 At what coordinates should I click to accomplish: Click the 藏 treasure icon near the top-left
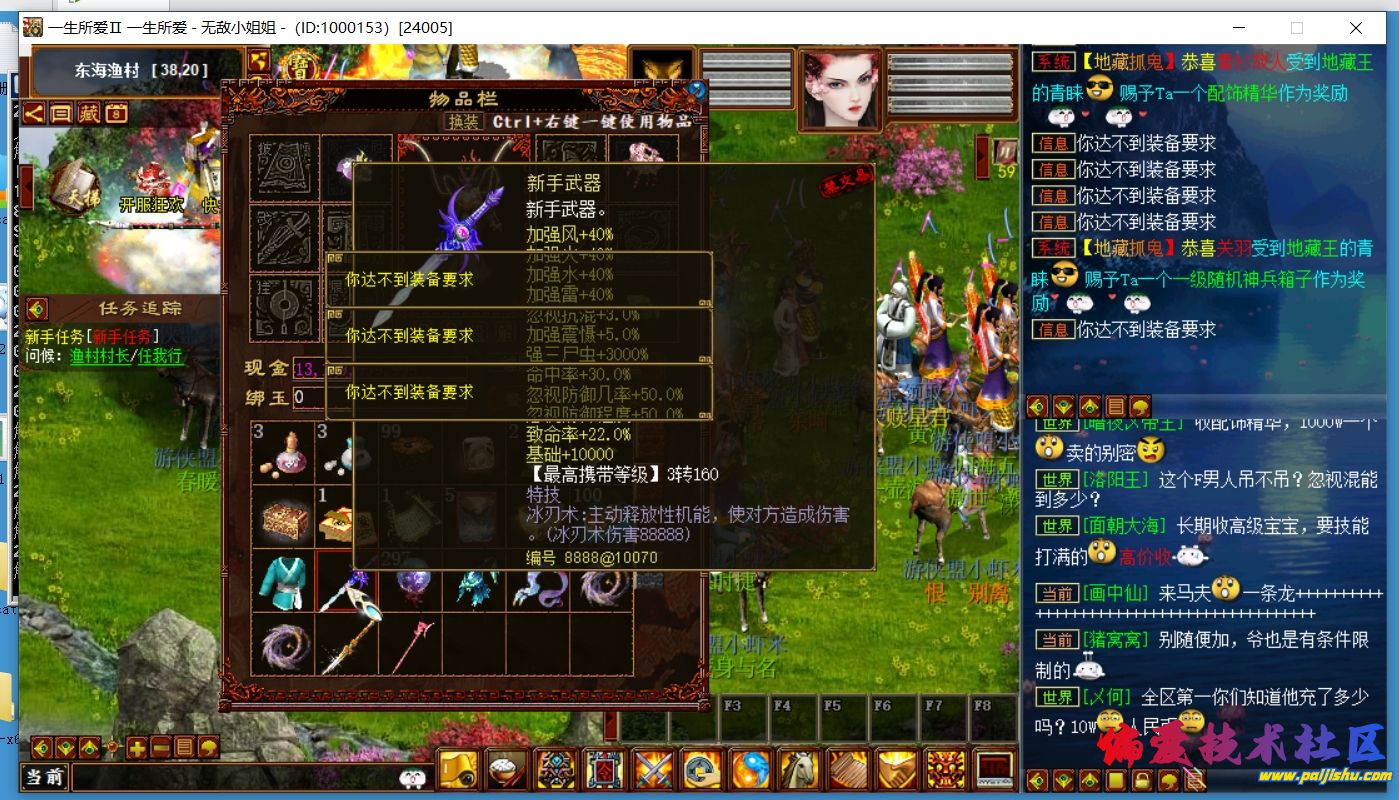tap(88, 115)
